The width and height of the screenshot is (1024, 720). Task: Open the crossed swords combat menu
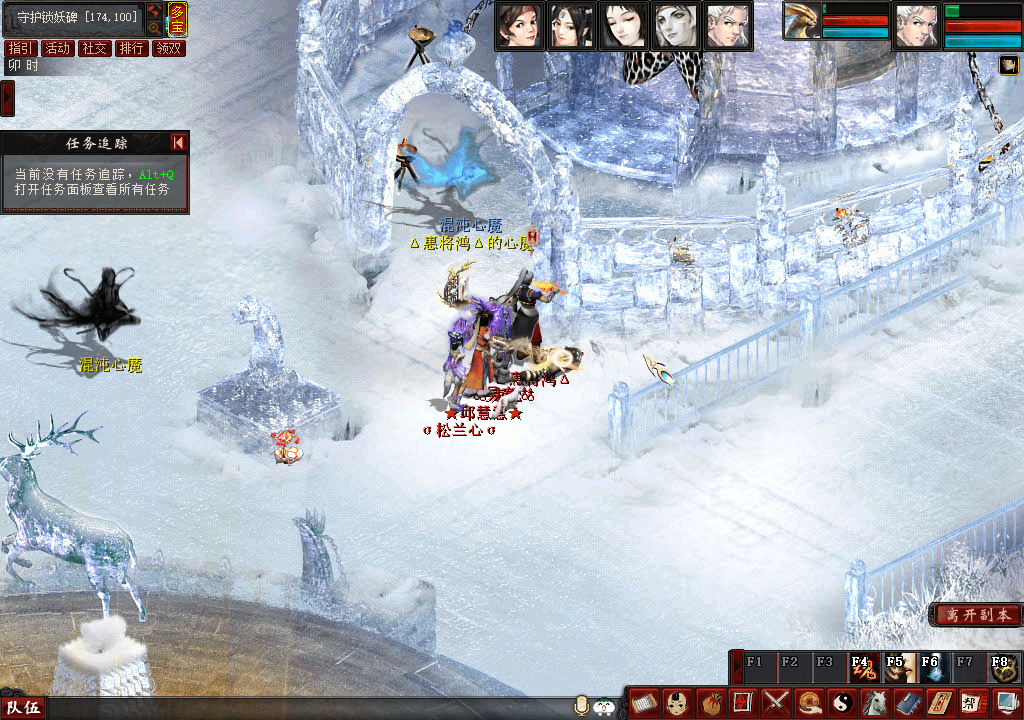click(x=777, y=703)
